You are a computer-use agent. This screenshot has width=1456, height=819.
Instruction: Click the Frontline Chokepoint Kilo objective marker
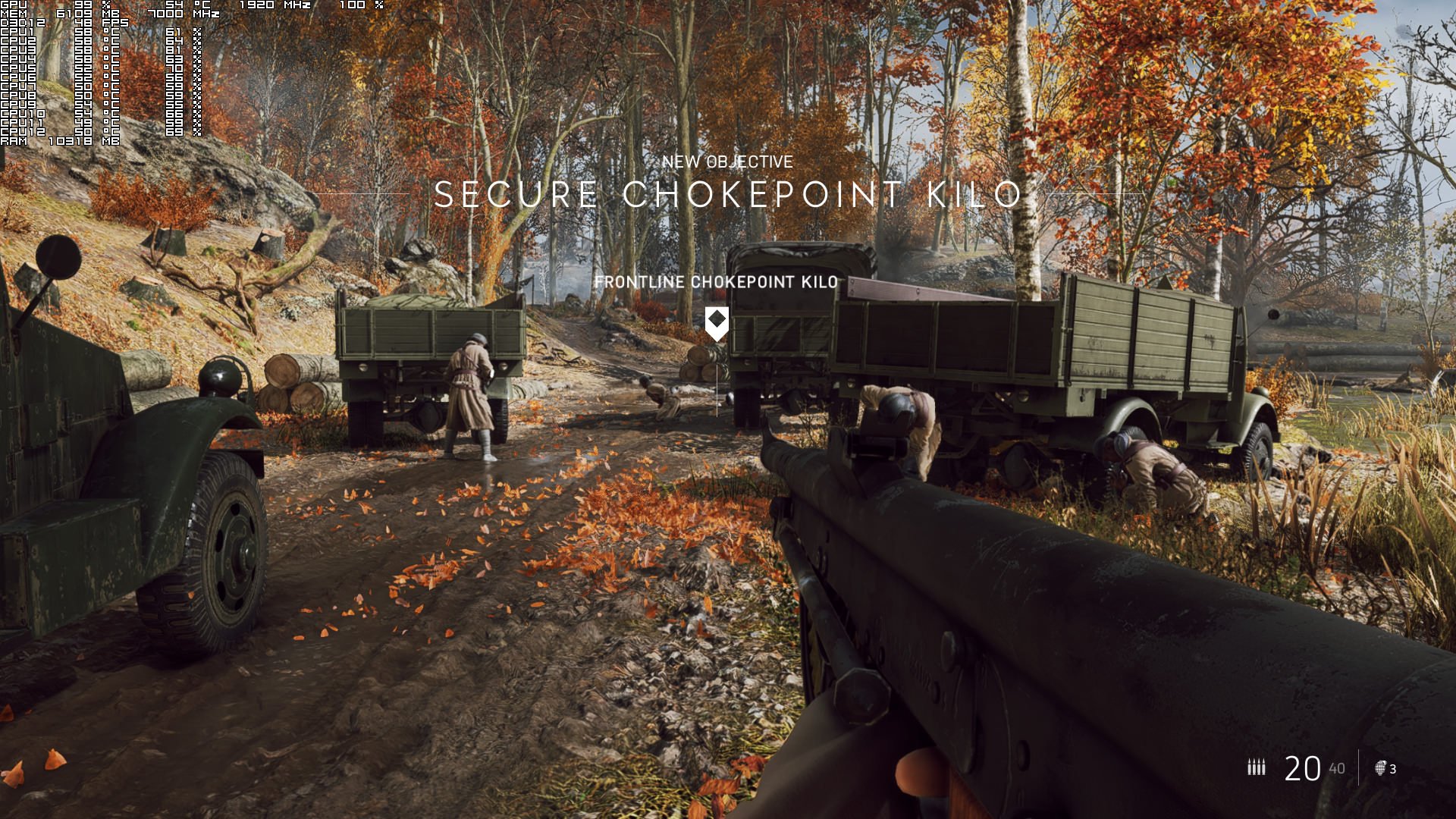pos(717,322)
